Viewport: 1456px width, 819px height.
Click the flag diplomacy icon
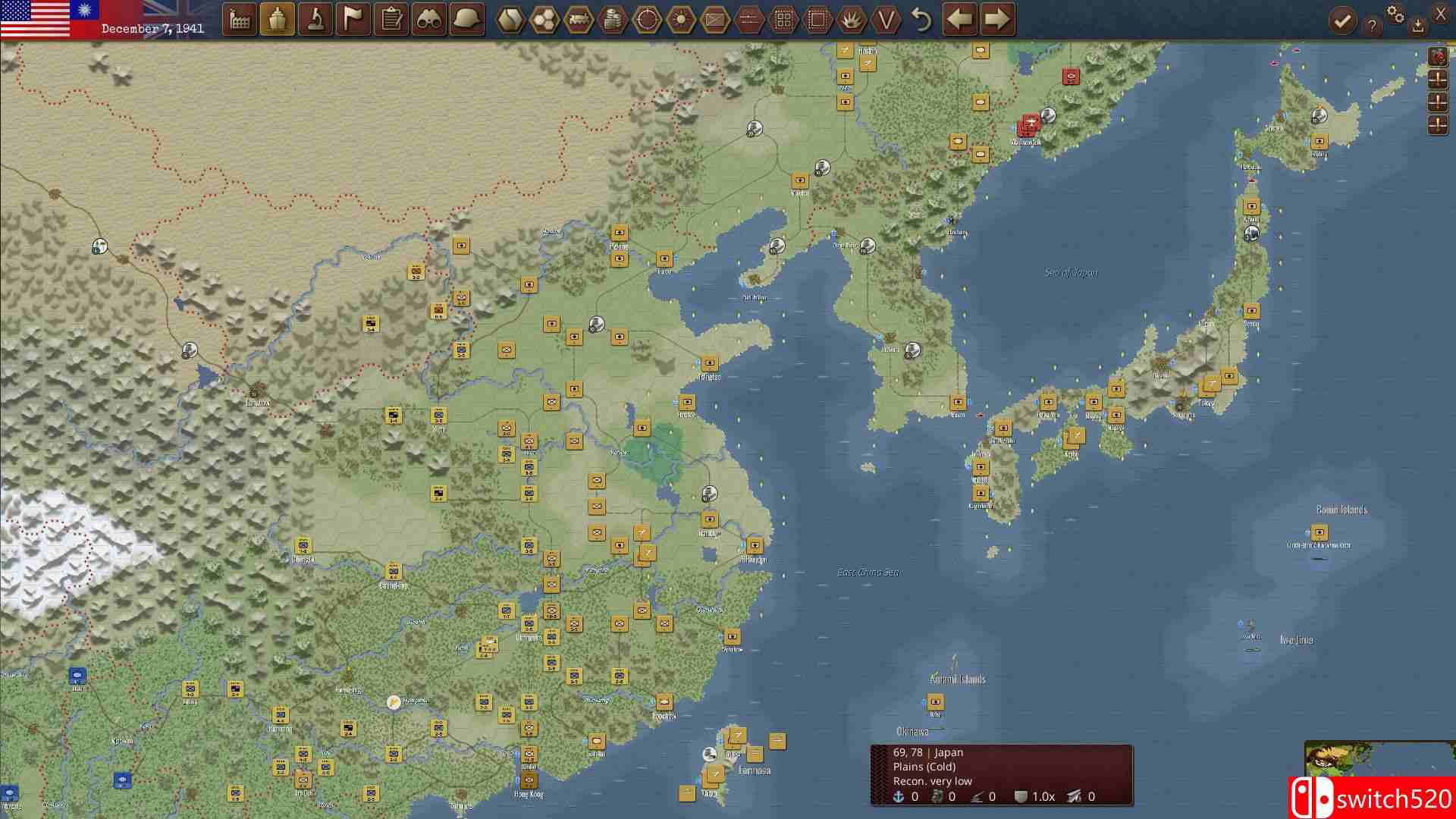[x=353, y=19]
